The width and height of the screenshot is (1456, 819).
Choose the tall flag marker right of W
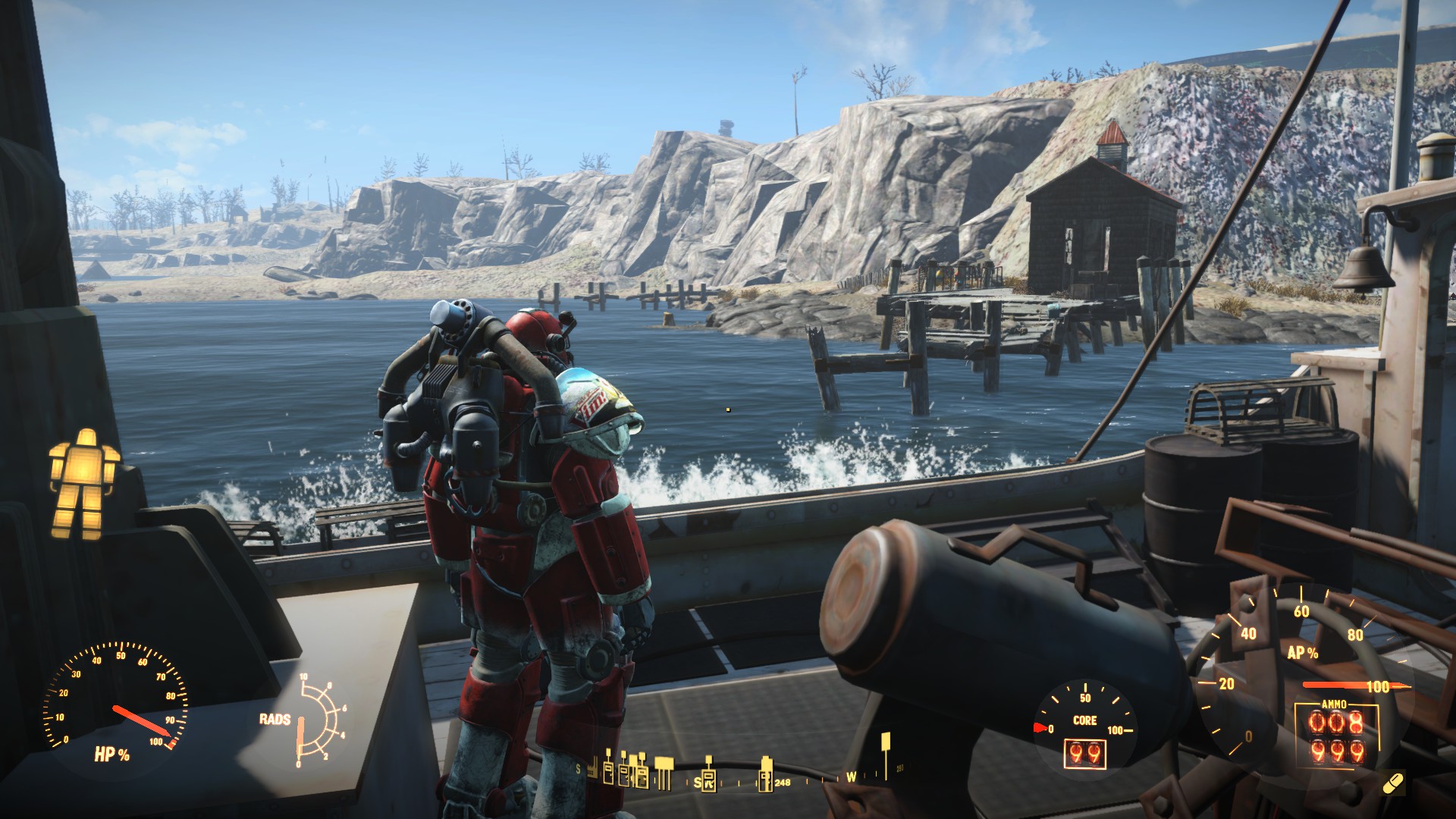pyautogui.click(x=884, y=755)
